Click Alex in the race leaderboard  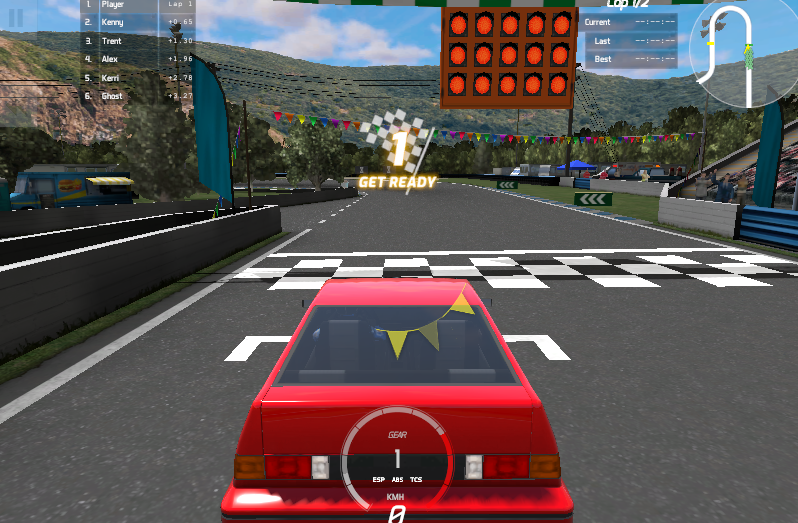coord(138,59)
